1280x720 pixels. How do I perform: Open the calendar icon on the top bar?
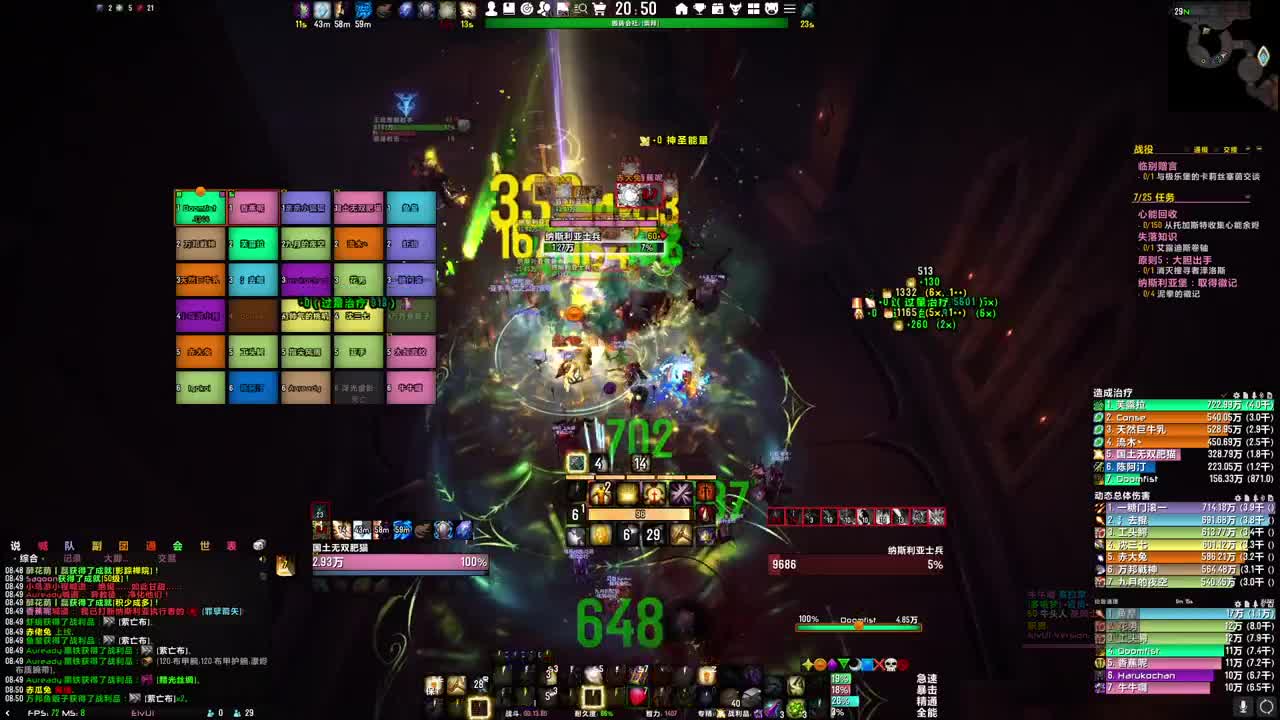[718, 8]
